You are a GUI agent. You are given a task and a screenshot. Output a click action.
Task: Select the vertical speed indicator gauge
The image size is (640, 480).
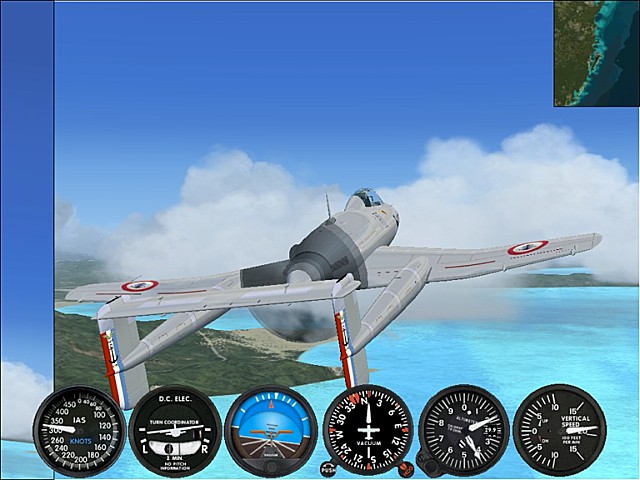tap(558, 430)
